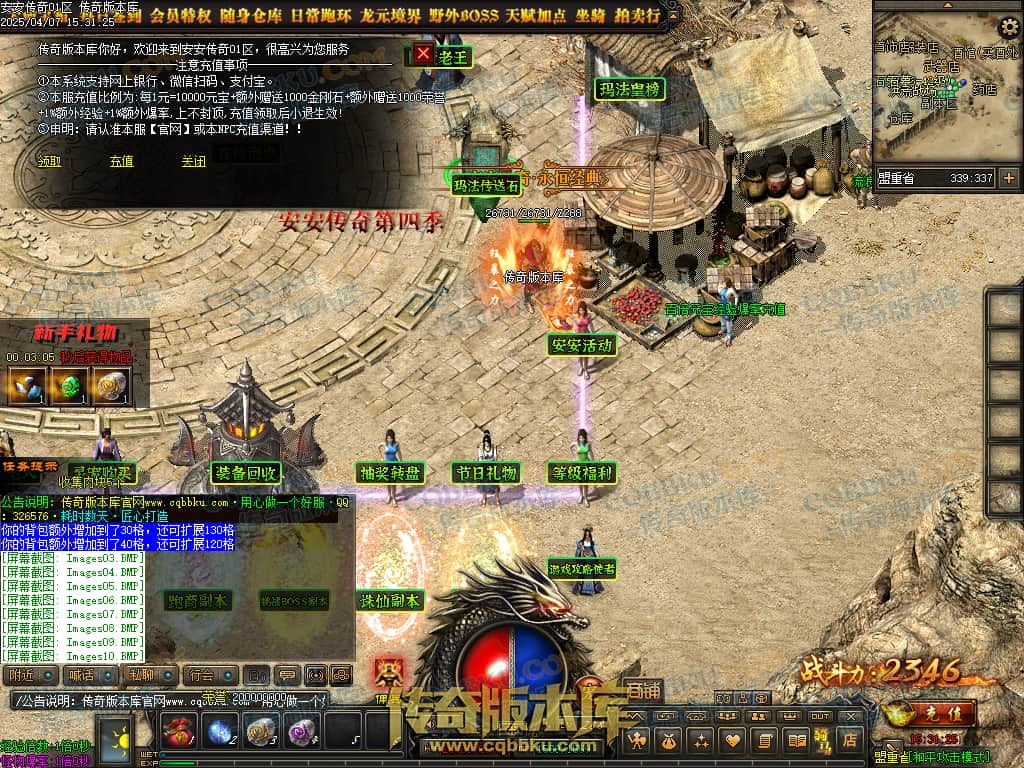Select 日常跑环 in the top menu
Viewport: 1024px width, 768px height.
[x=320, y=15]
